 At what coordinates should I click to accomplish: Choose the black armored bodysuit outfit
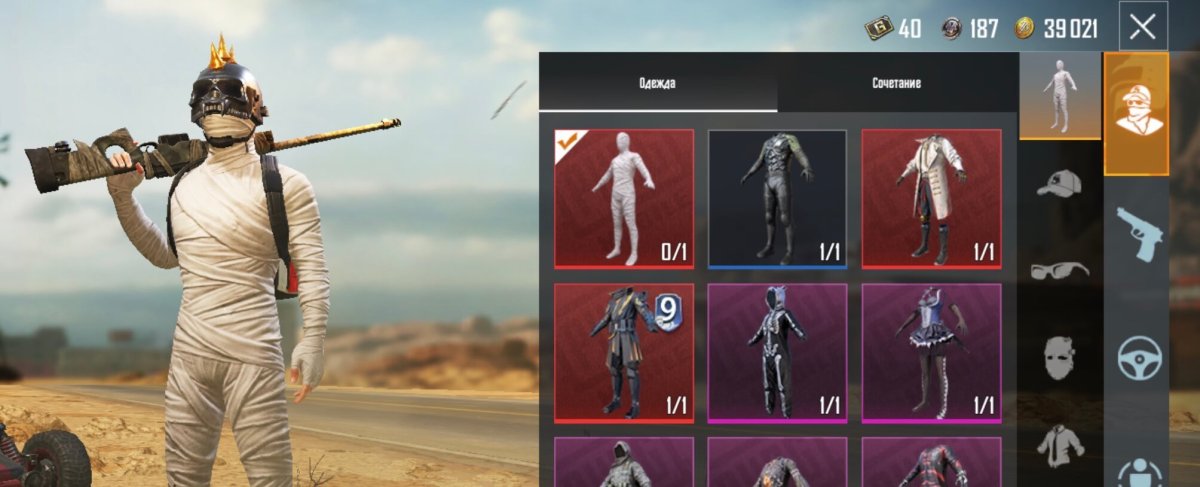[x=777, y=199]
